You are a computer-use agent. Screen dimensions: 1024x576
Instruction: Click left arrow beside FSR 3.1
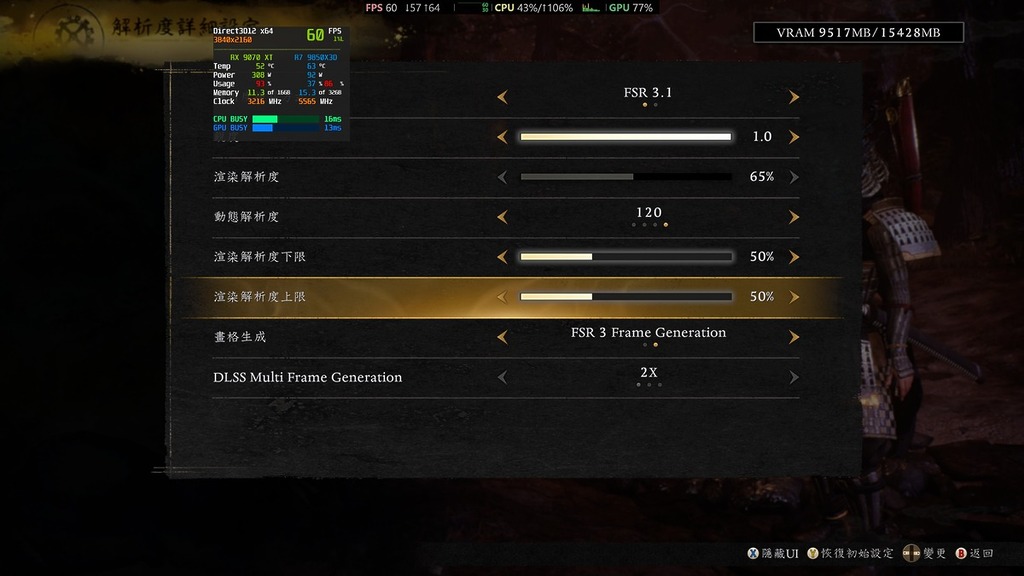tap(502, 97)
